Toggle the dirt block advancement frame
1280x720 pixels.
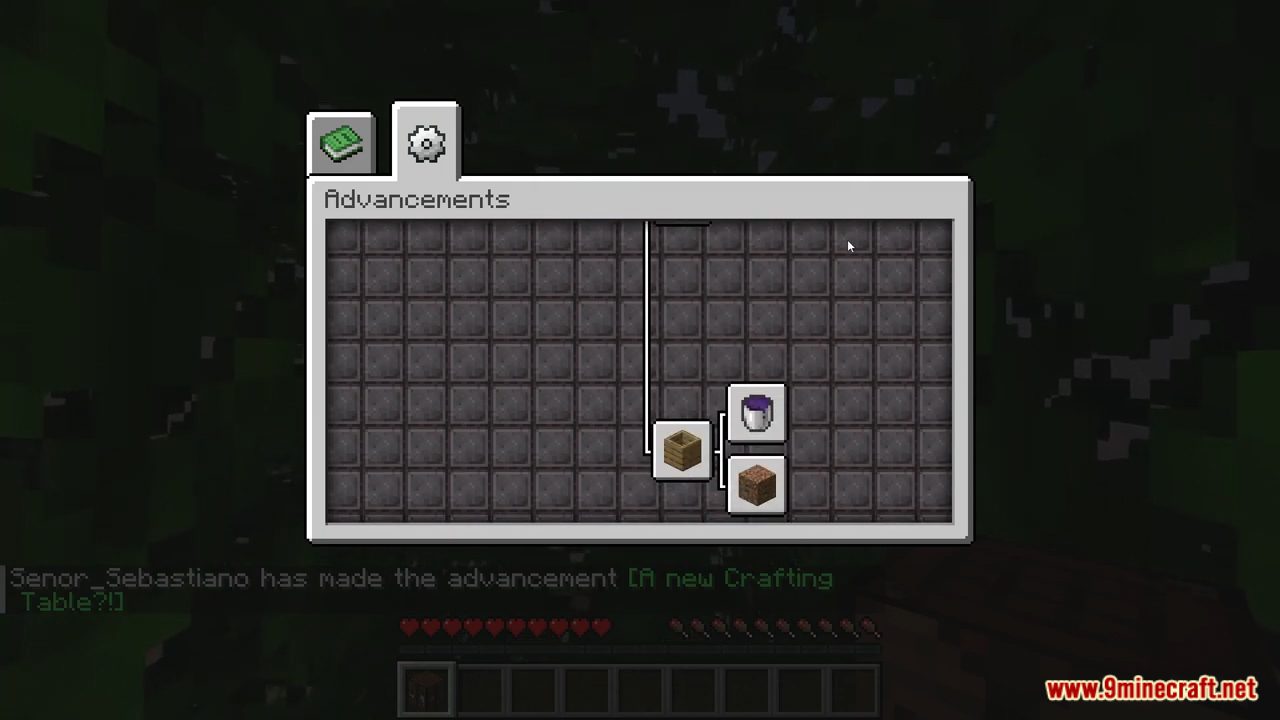[x=756, y=485]
